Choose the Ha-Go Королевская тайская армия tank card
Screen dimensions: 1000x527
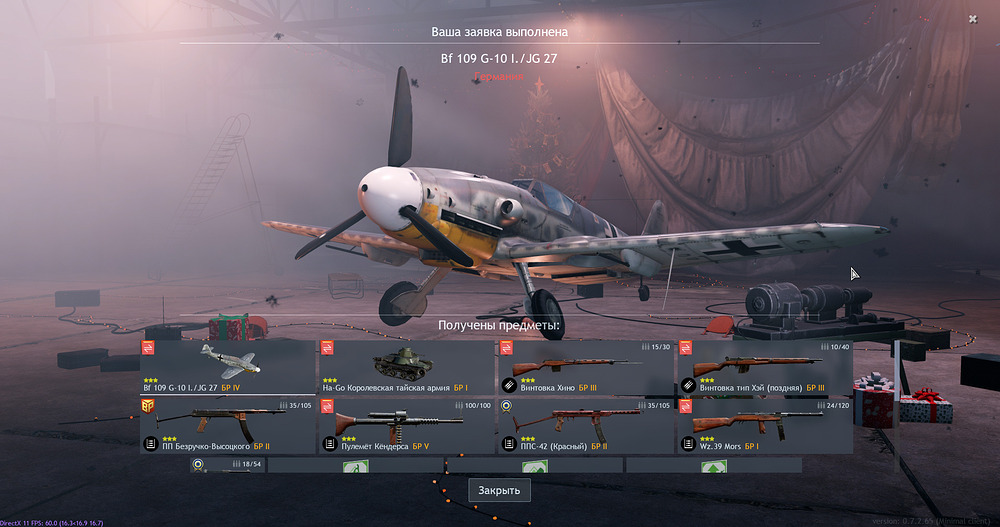point(405,367)
